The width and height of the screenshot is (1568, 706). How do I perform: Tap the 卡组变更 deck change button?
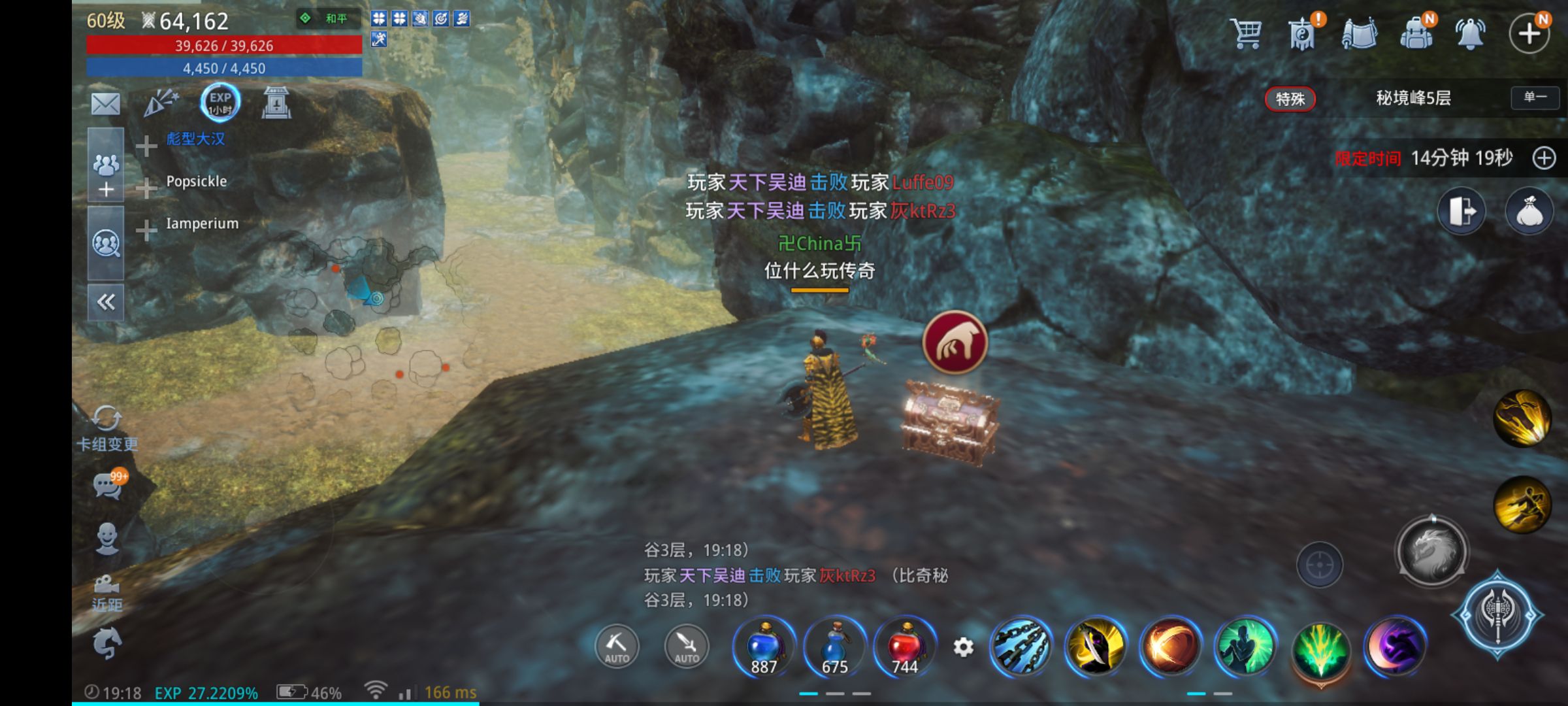(x=106, y=429)
